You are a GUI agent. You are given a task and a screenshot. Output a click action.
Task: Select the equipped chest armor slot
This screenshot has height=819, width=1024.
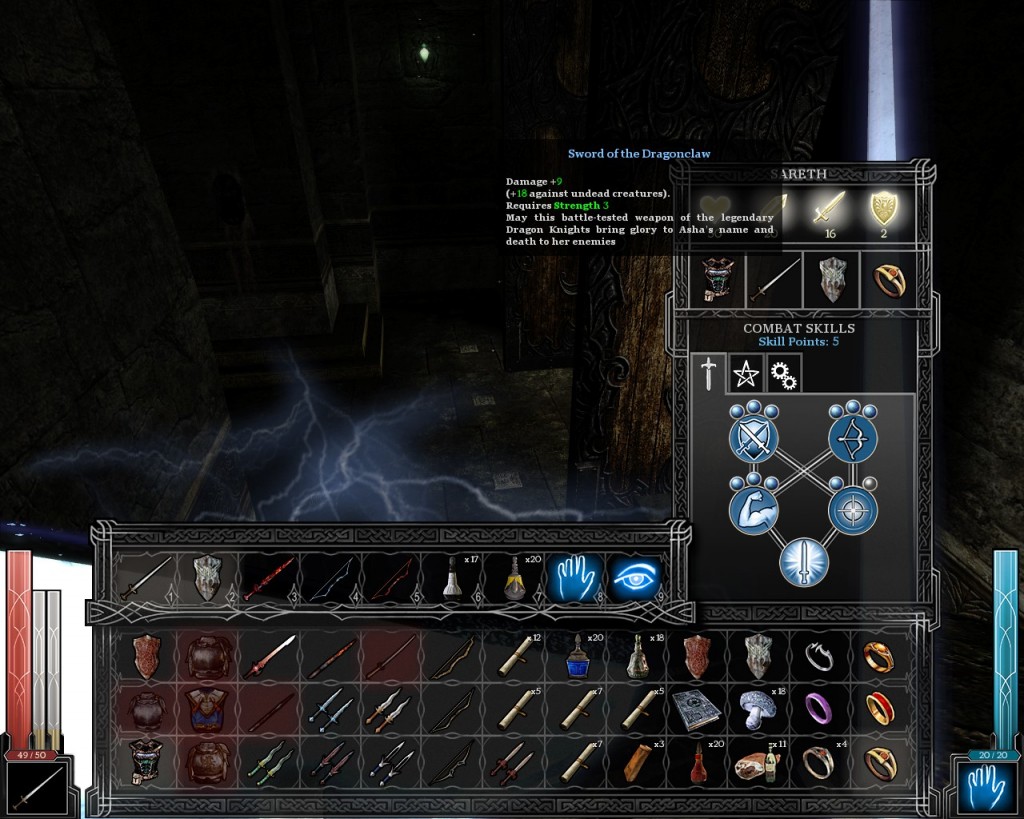(716, 281)
